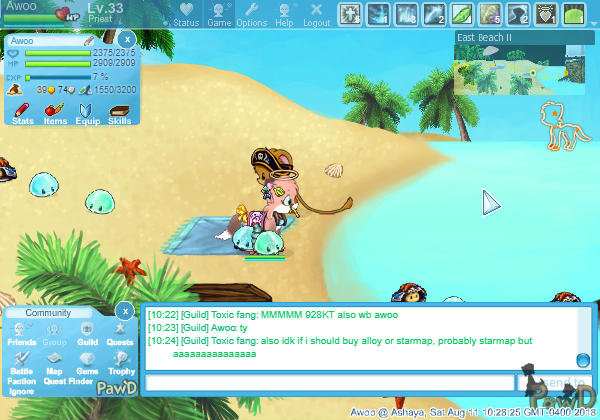Viewport: 600px width, 420px height.
Task: Open the Help menu
Action: pos(284,14)
